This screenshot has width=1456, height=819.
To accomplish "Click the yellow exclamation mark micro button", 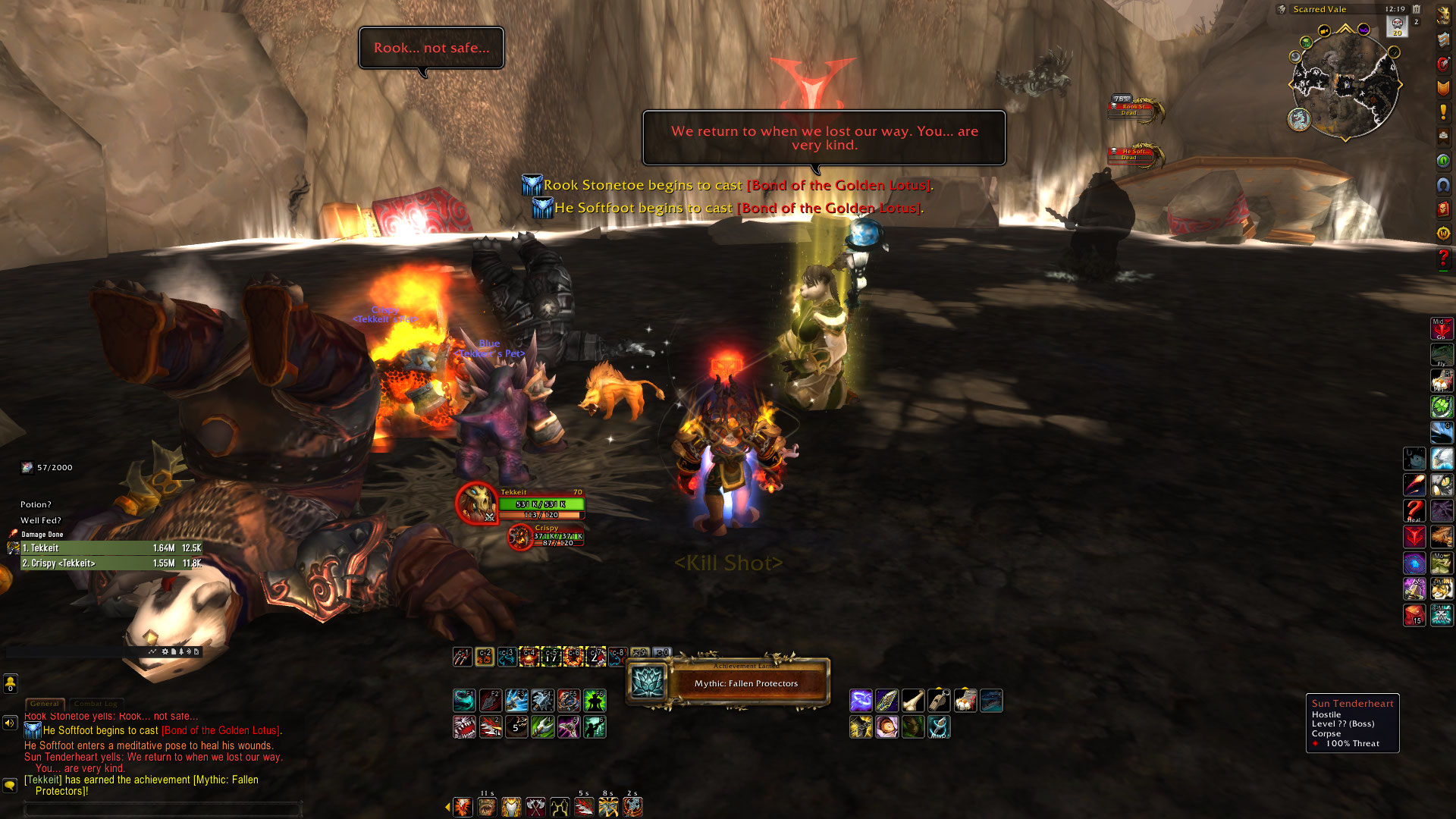I will [x=1443, y=112].
